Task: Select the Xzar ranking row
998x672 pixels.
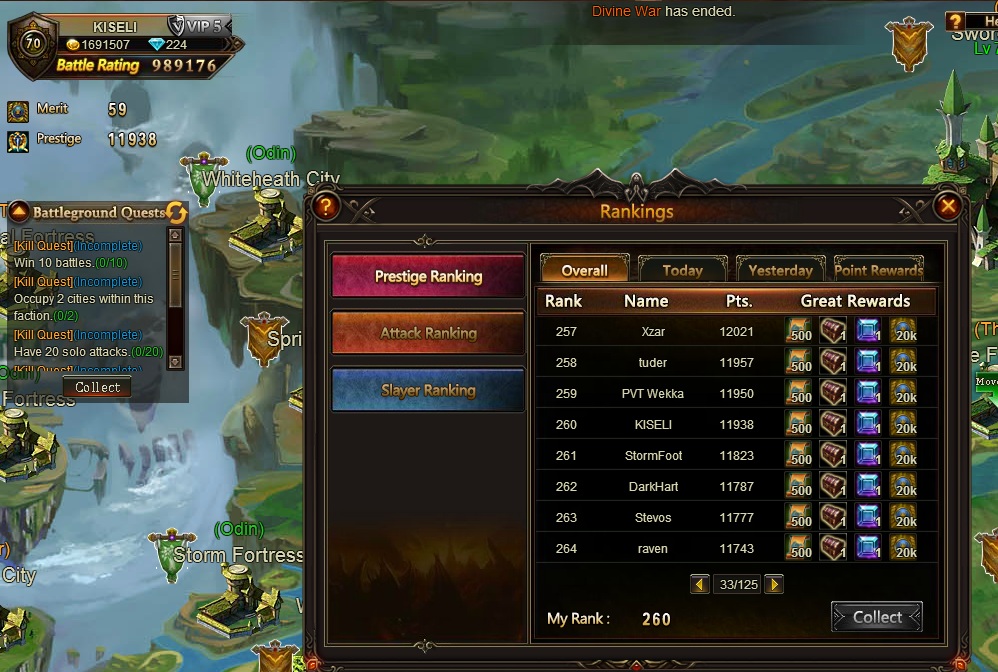Action: point(653,331)
